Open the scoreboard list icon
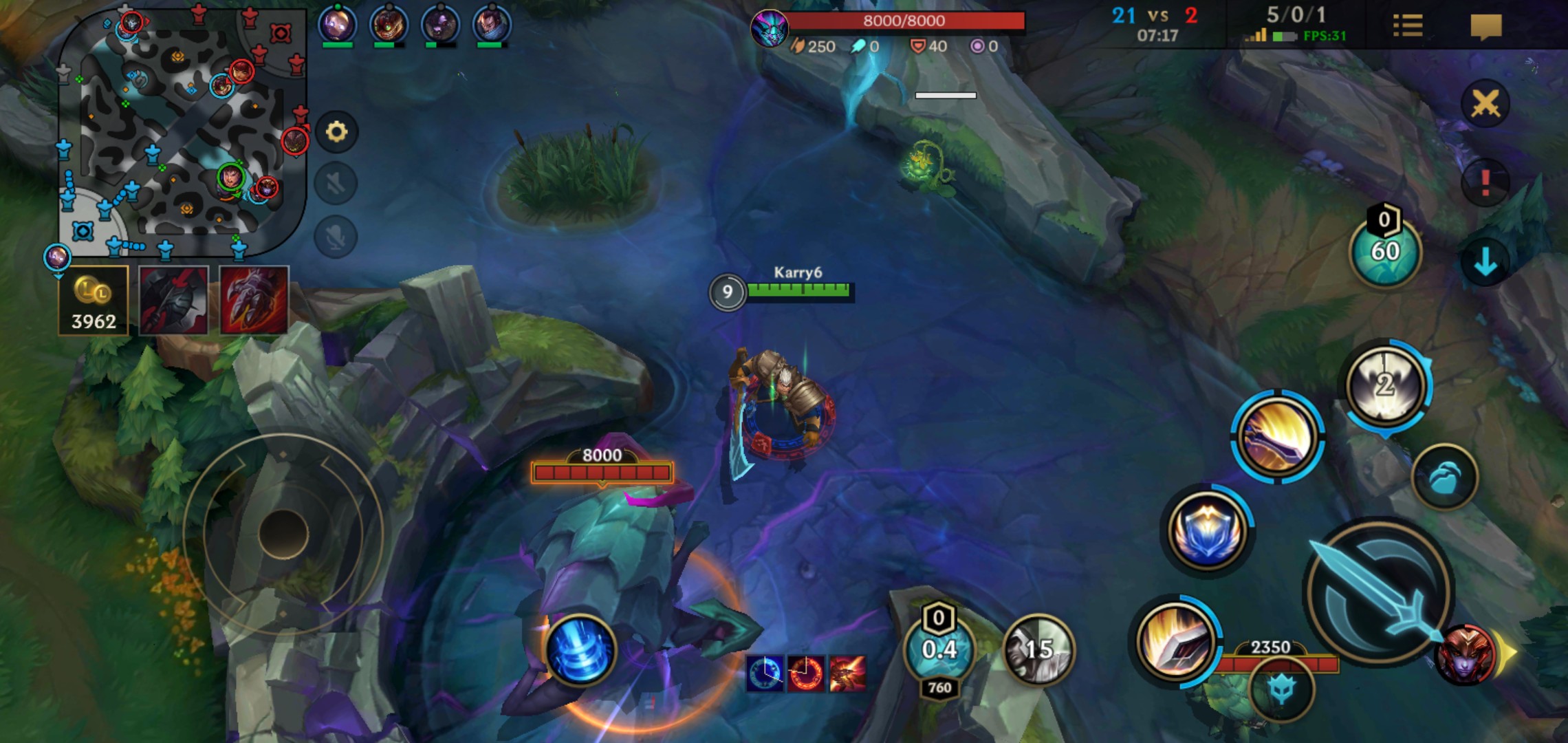The width and height of the screenshot is (1568, 743). (x=1407, y=26)
